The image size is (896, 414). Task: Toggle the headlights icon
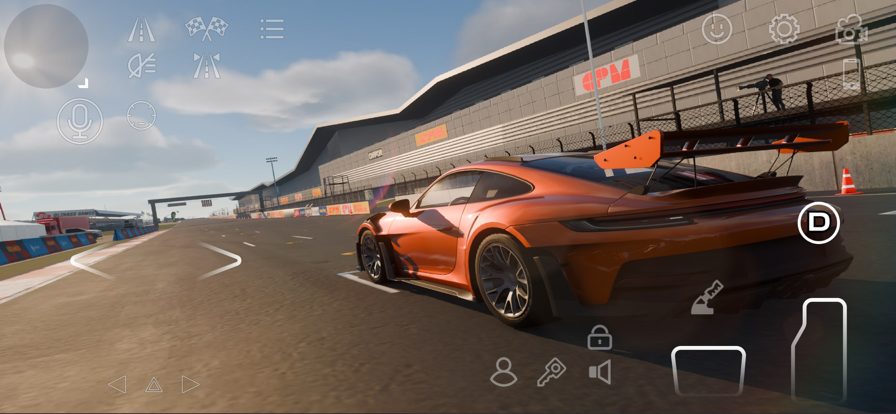point(142,66)
